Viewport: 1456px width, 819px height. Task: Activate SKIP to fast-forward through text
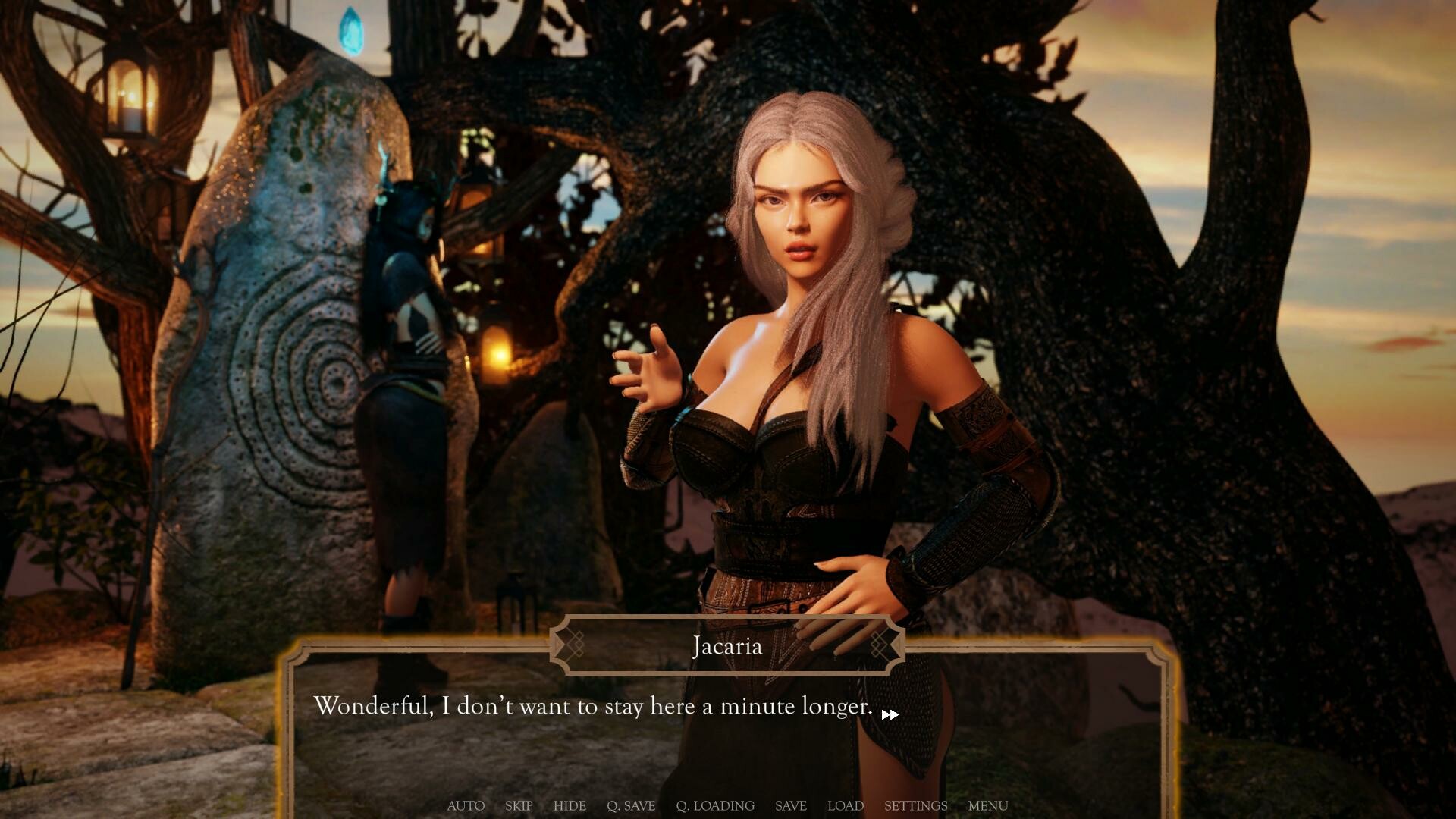coord(518,806)
